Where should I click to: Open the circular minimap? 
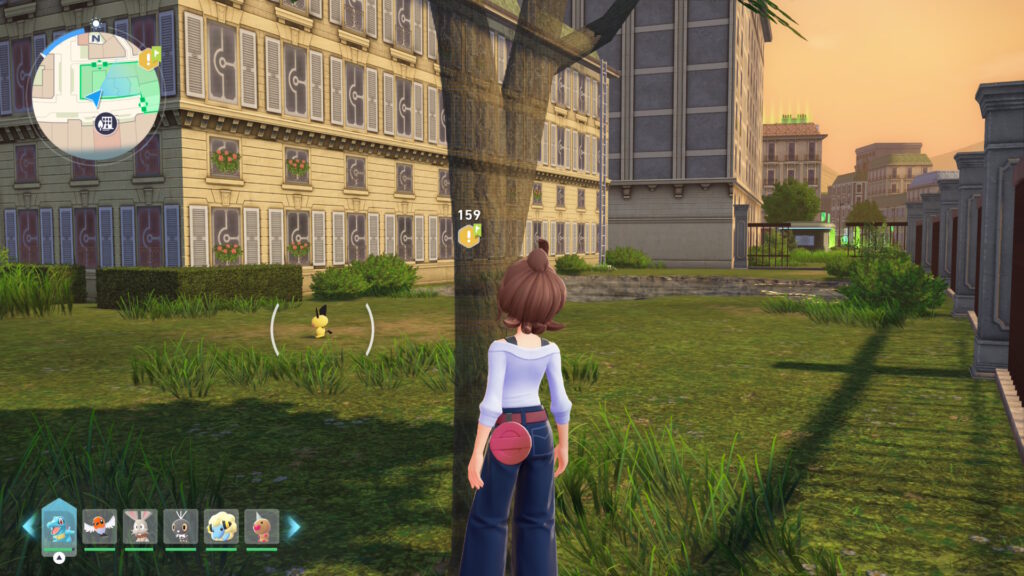(95, 93)
